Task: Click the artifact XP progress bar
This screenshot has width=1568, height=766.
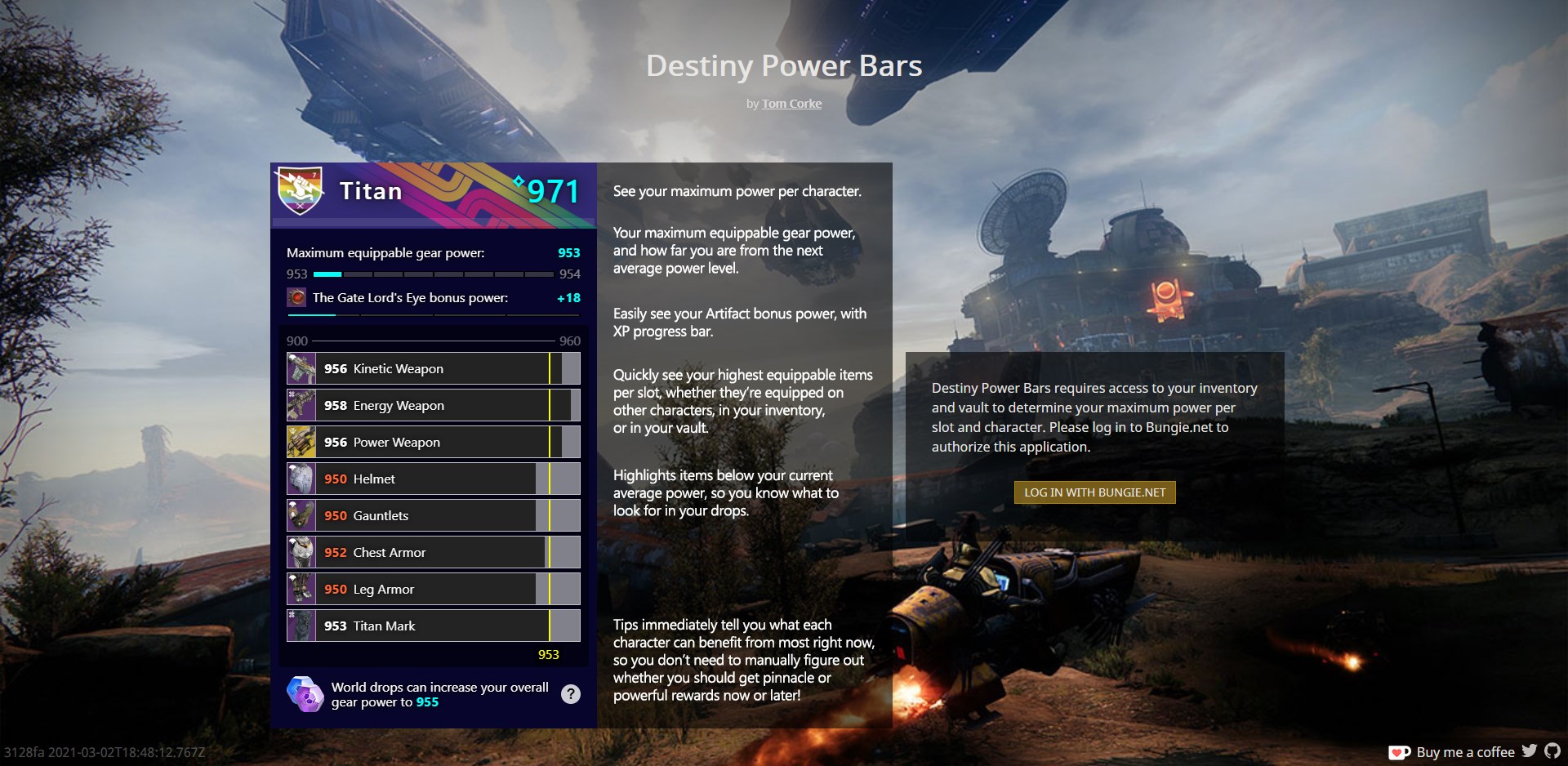Action: 433,316
